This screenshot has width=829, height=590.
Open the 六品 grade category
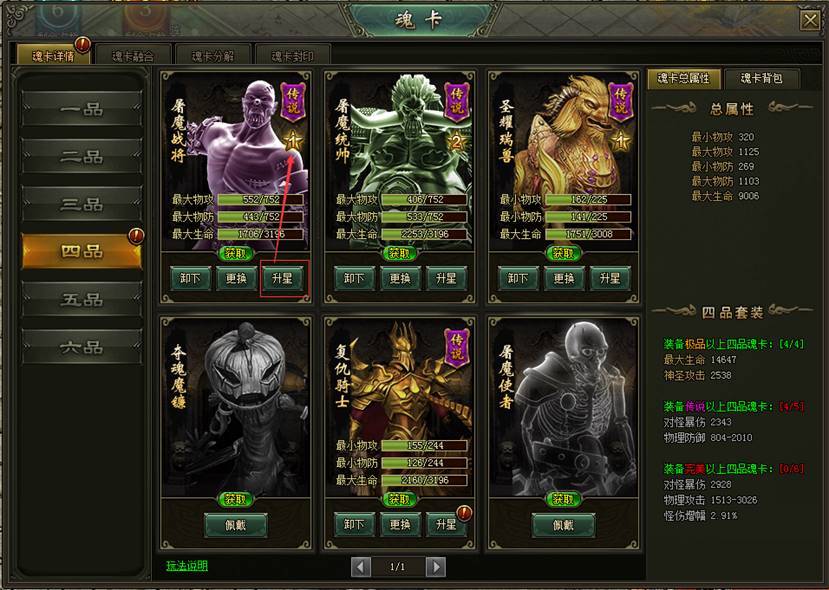[x=82, y=347]
